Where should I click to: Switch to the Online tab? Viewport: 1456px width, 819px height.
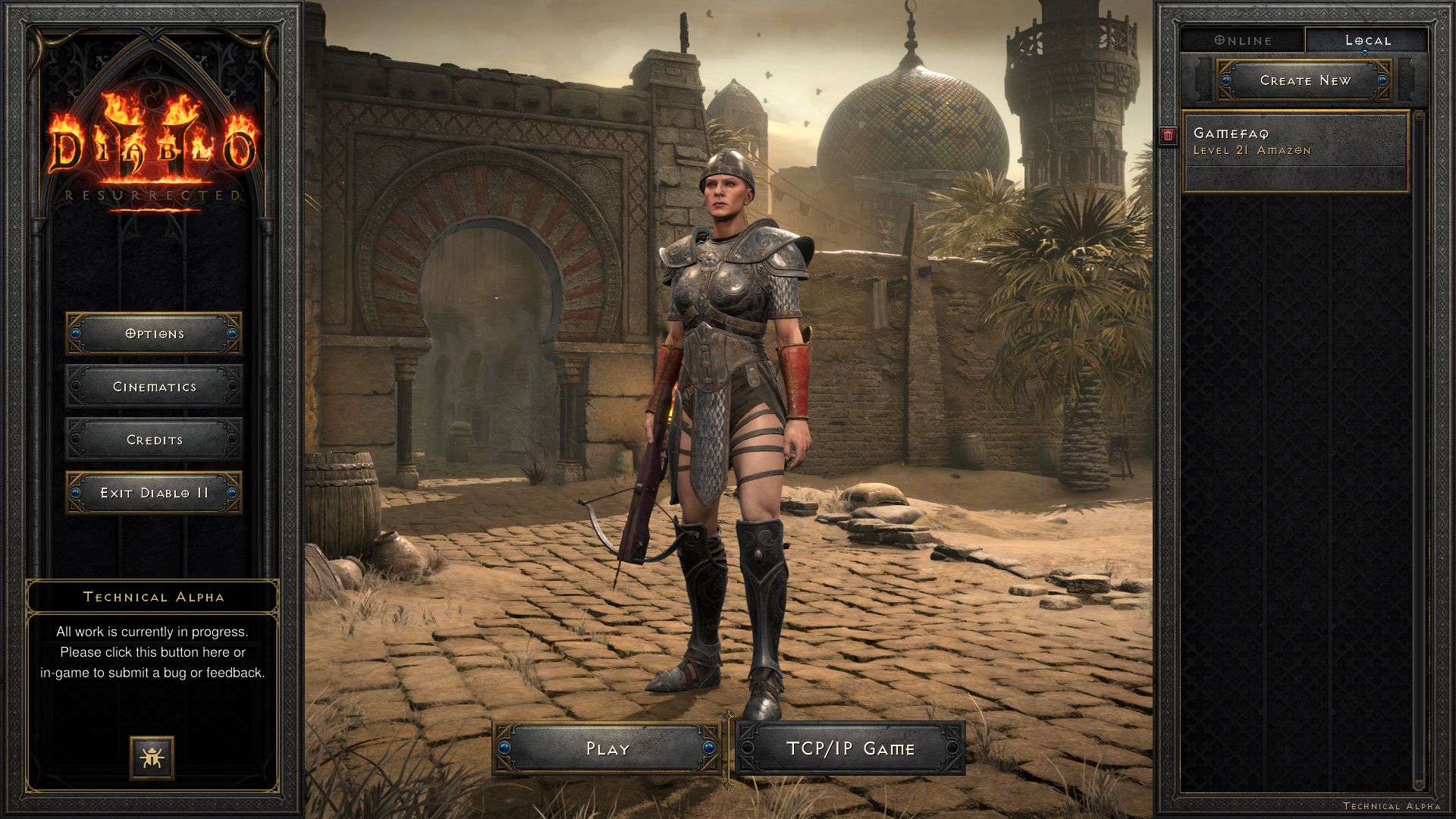pyautogui.click(x=1243, y=40)
